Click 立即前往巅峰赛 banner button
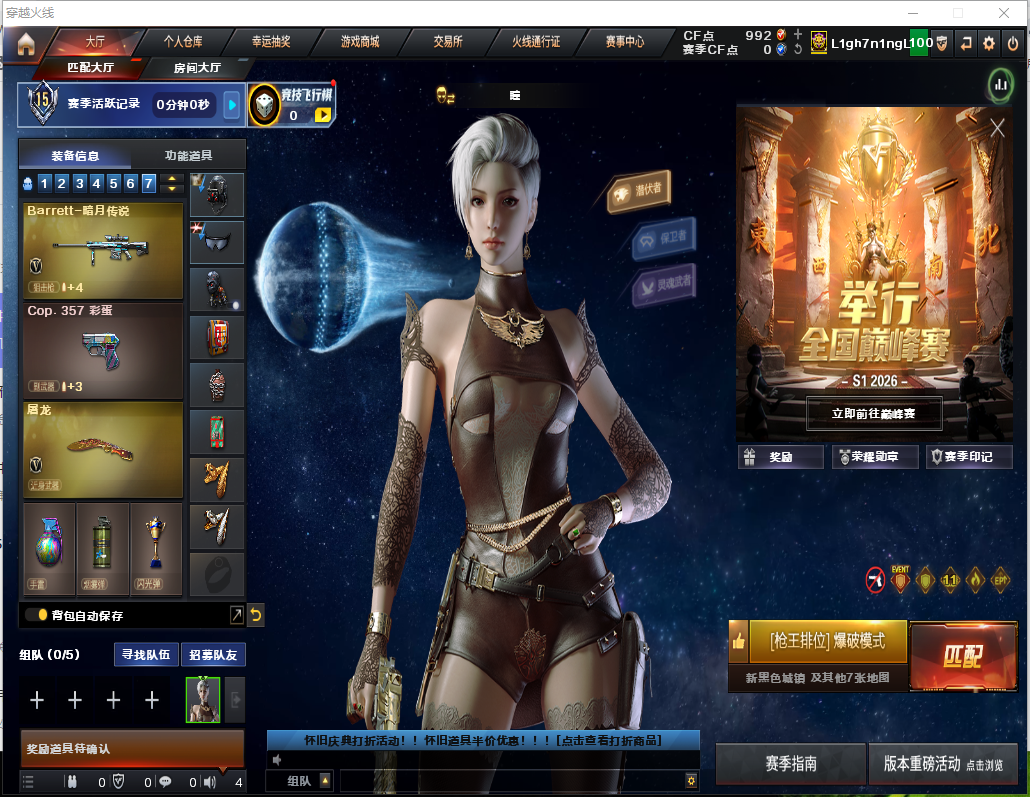Image resolution: width=1030 pixels, height=797 pixels. tap(874, 412)
